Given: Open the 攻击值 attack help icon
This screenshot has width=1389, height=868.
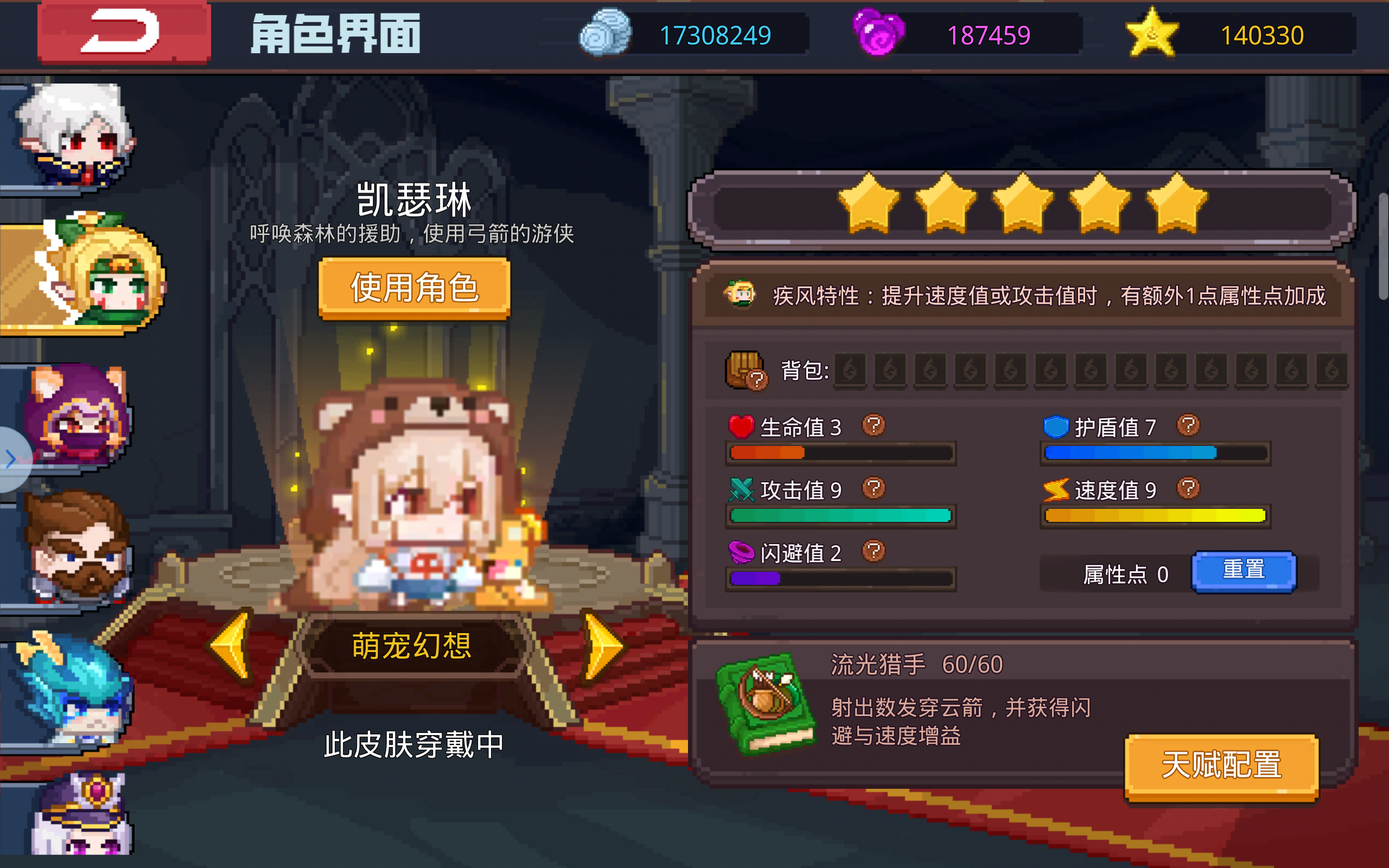Looking at the screenshot, I should [875, 489].
